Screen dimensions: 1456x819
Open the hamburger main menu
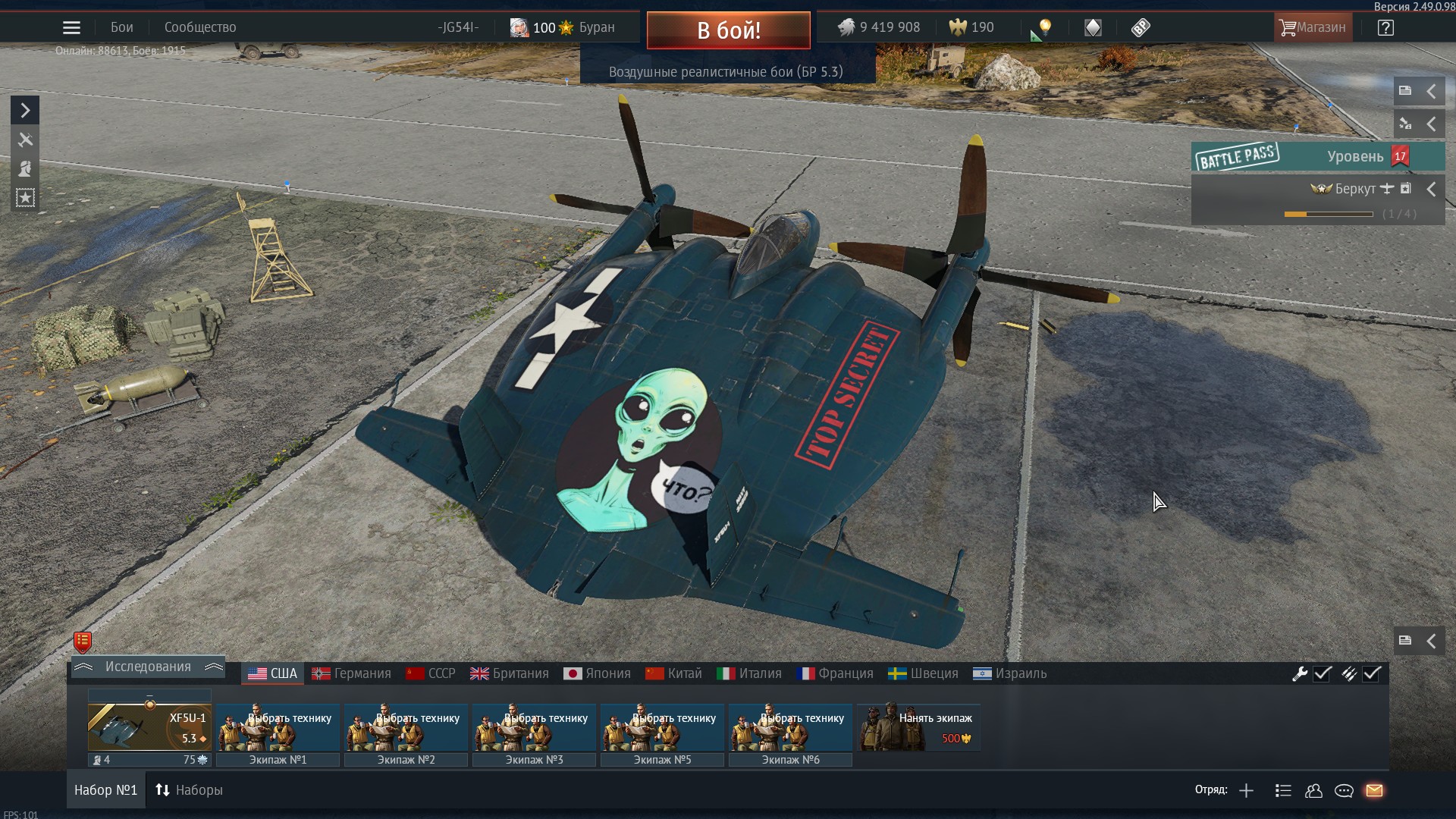coord(71,28)
